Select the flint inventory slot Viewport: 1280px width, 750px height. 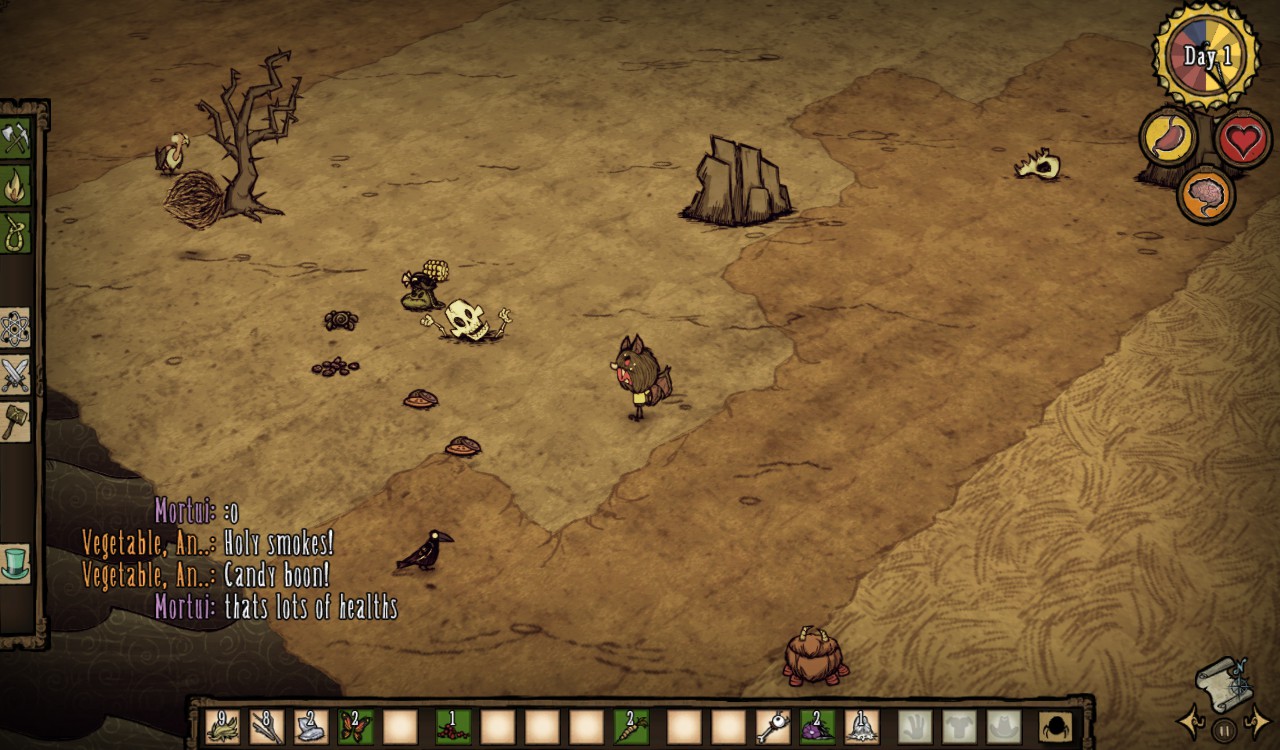pos(311,726)
